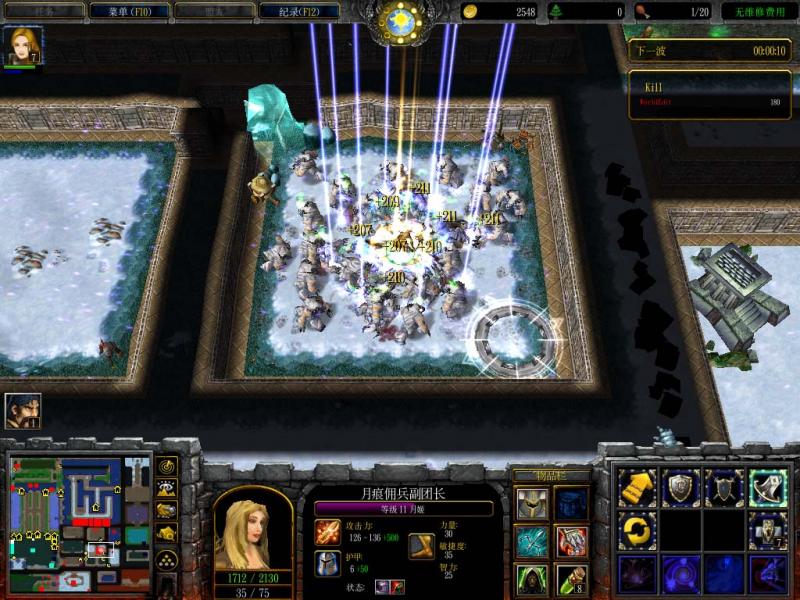Select the blonde hero icon at top-left
Screen dimensions: 800x600
click(x=22, y=46)
